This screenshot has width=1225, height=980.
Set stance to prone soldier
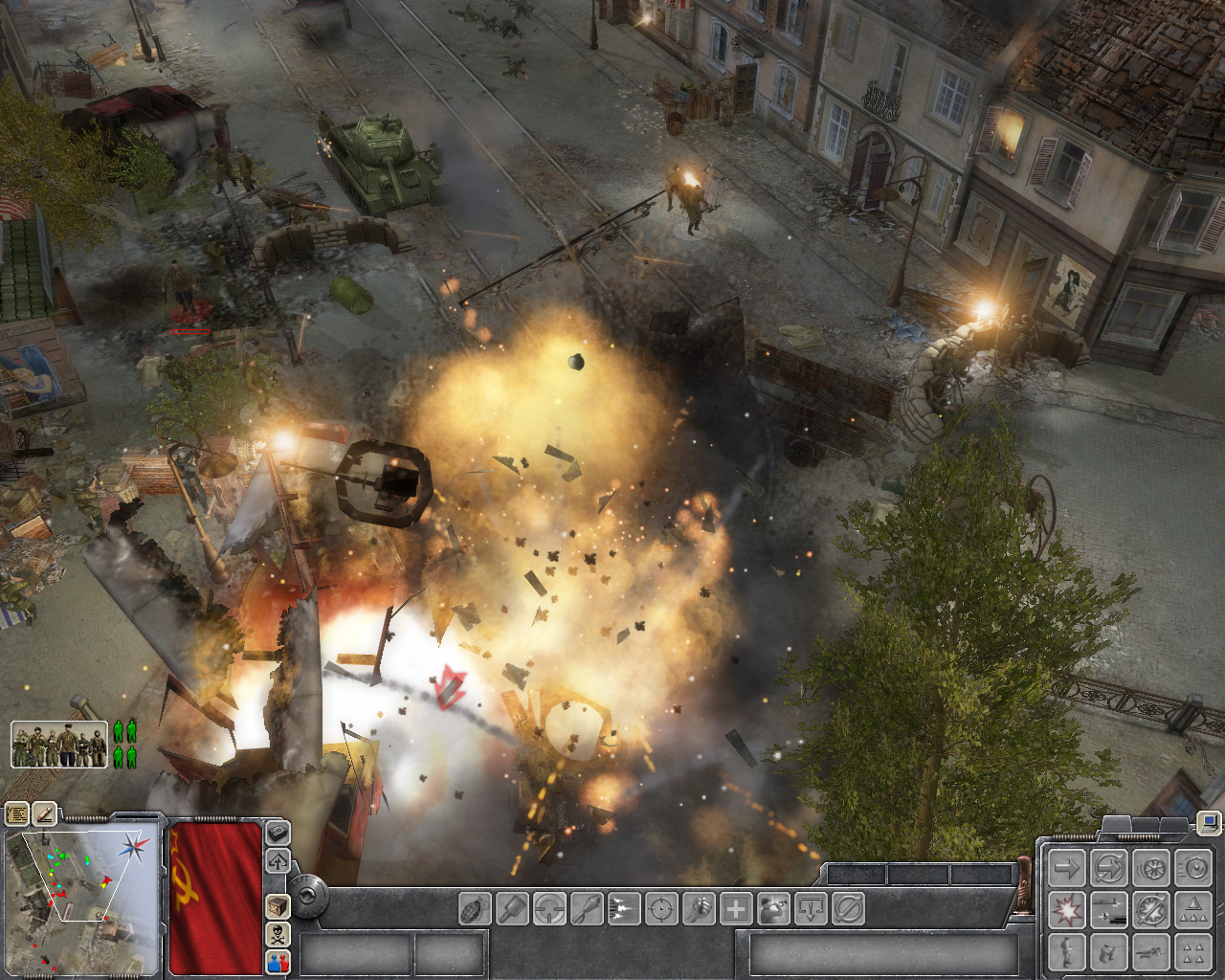(1150, 952)
